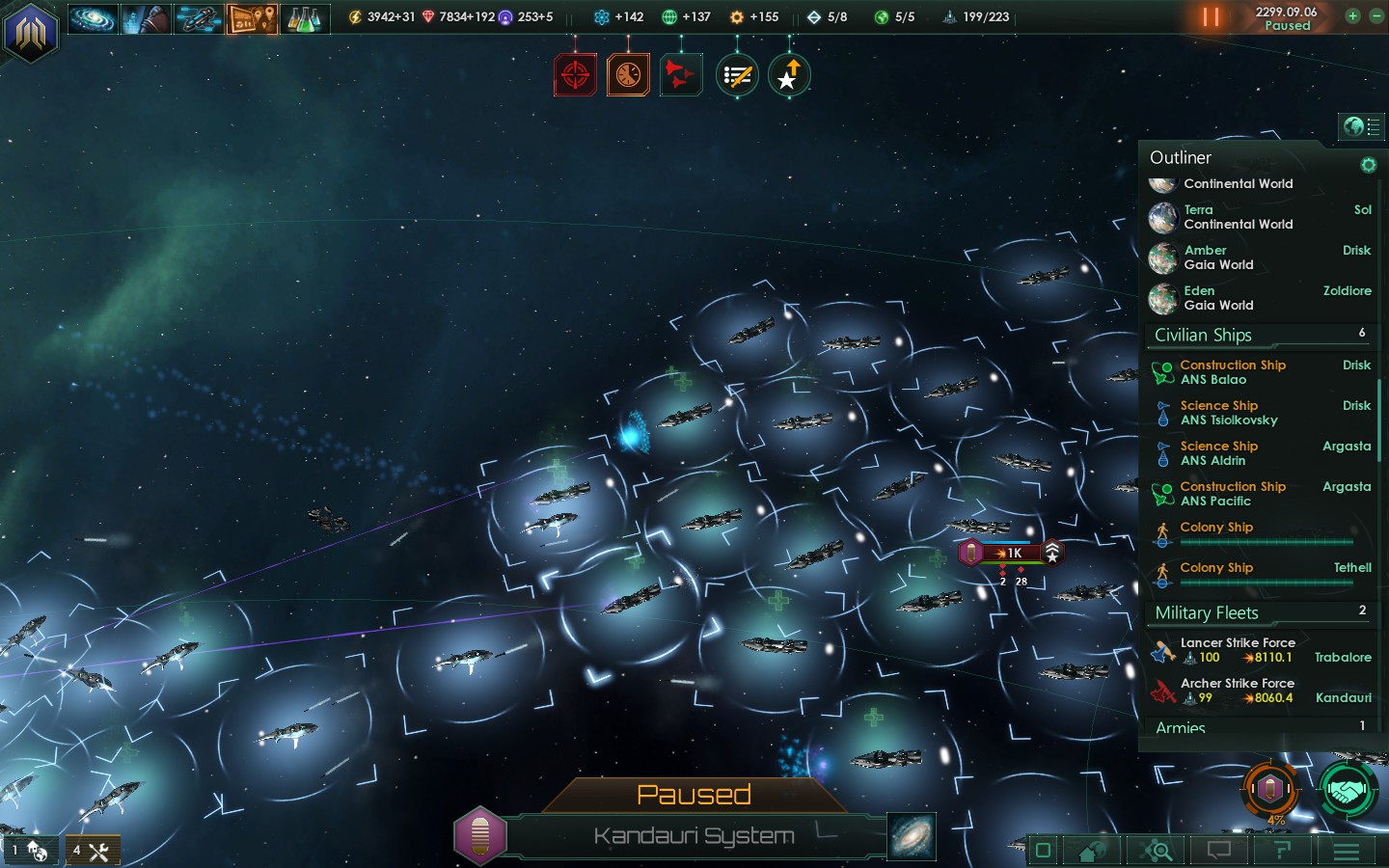Open the orange clock alert notification
Image resolution: width=1389 pixels, height=868 pixels.
628,75
